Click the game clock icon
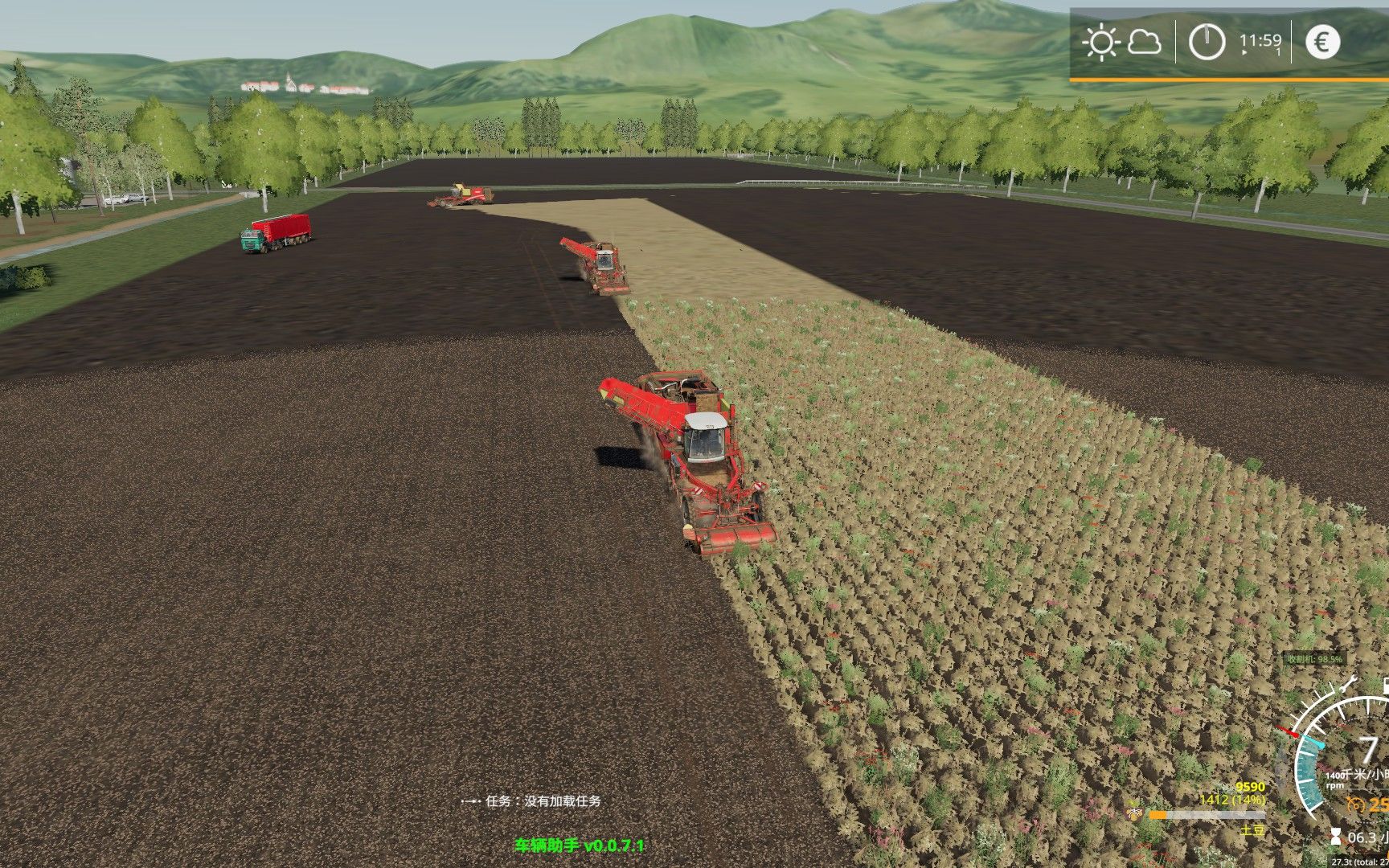The image size is (1389, 868). point(1206,42)
